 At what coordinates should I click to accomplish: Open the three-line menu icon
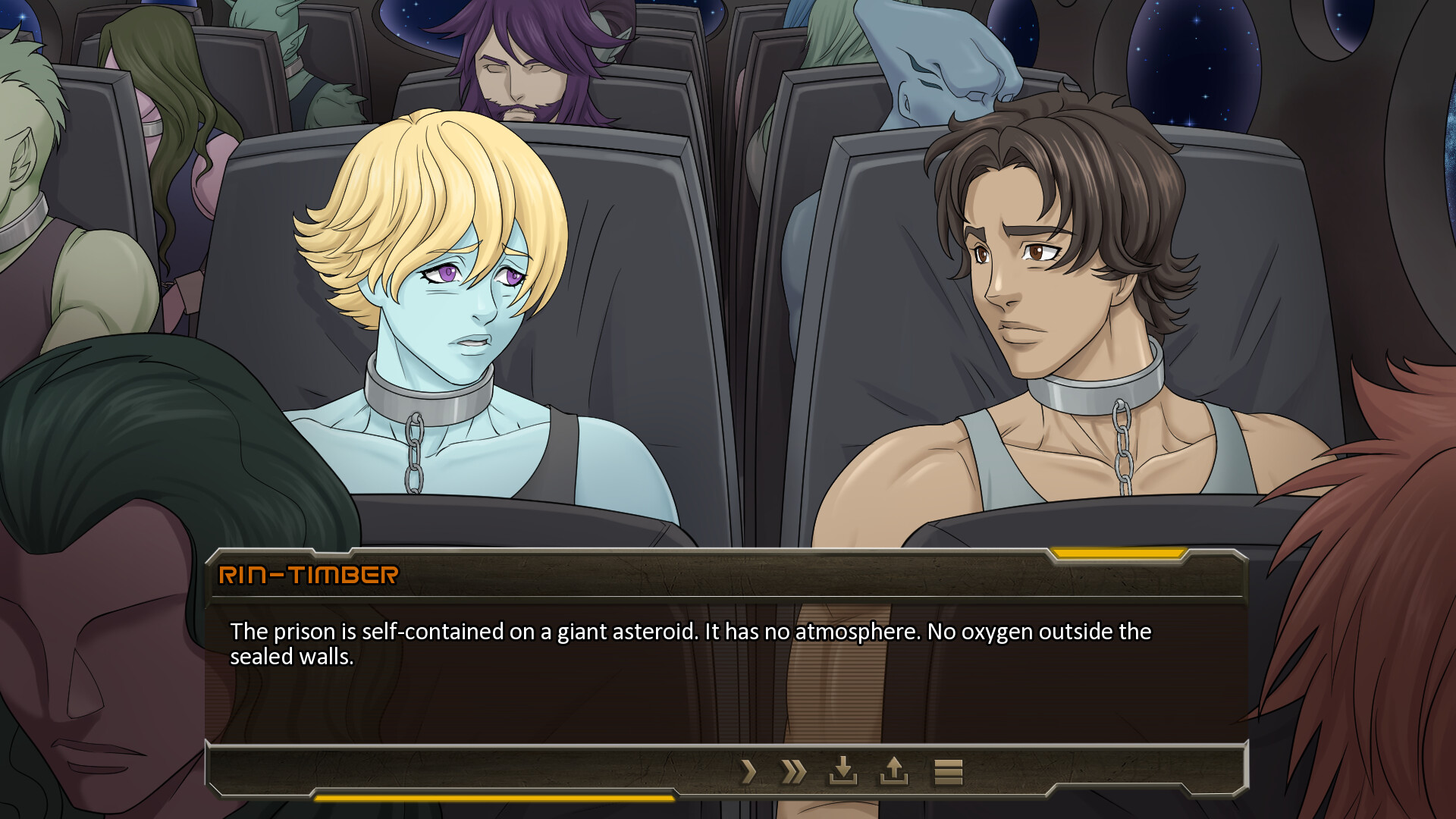(948, 772)
